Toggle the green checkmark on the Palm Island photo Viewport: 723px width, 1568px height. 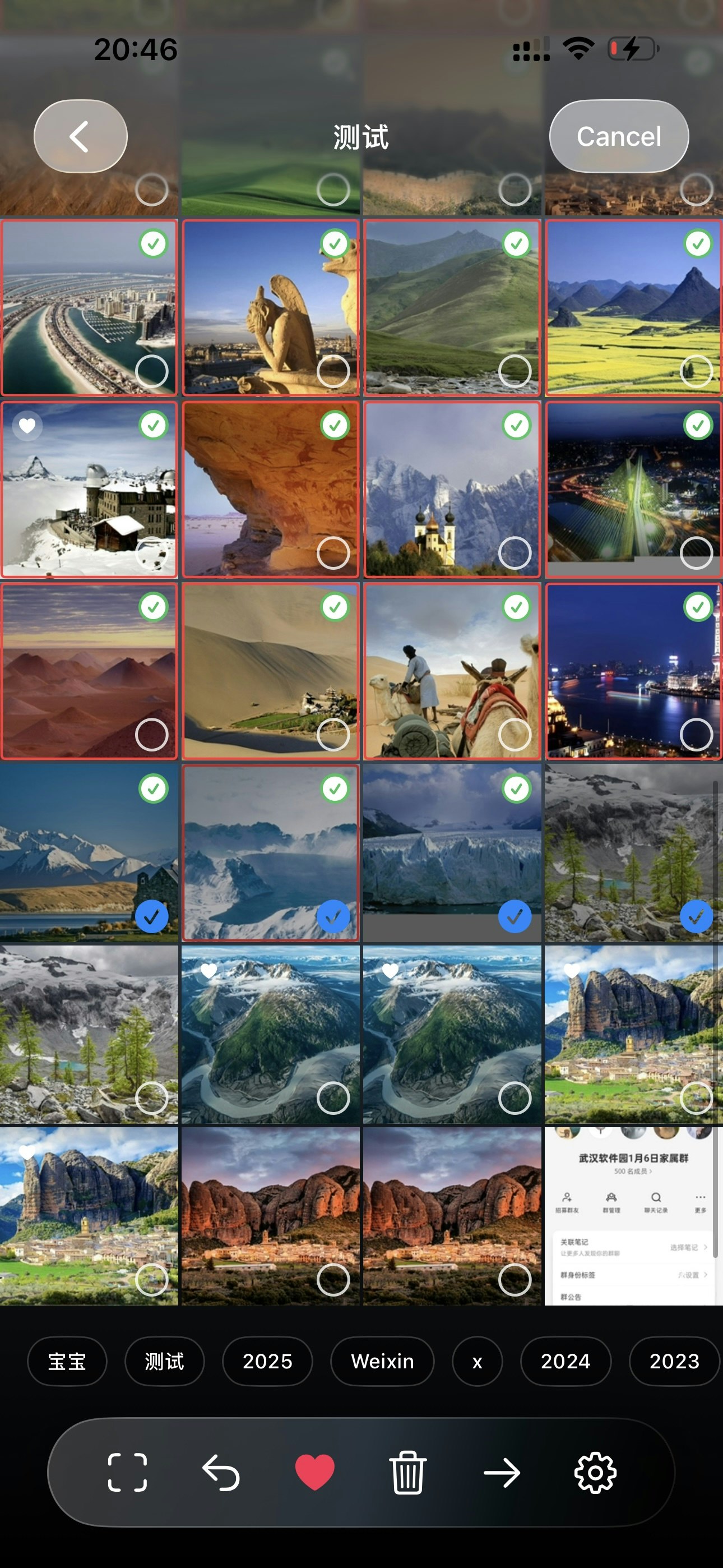click(x=154, y=242)
